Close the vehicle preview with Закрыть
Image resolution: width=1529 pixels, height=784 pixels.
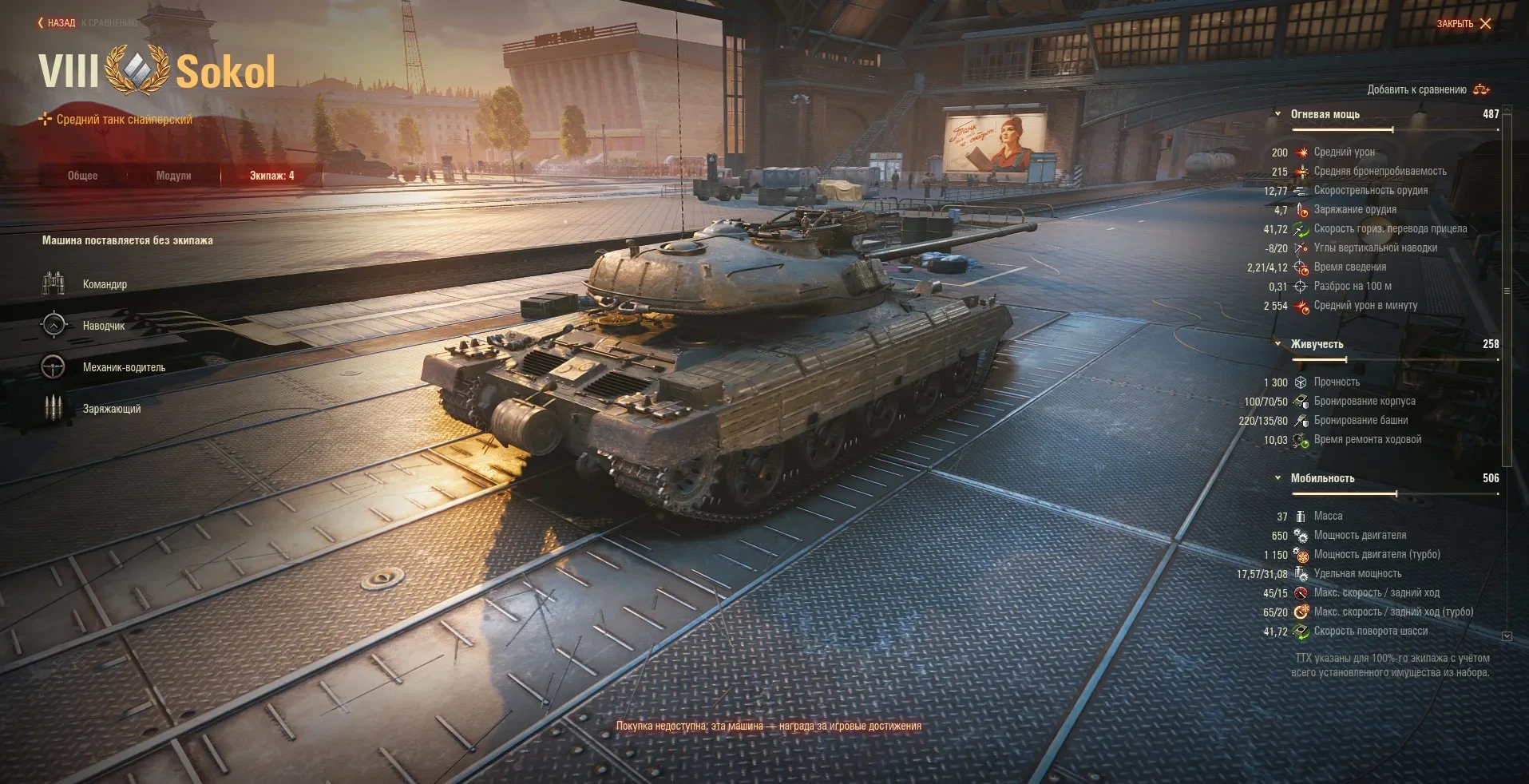click(x=1464, y=24)
